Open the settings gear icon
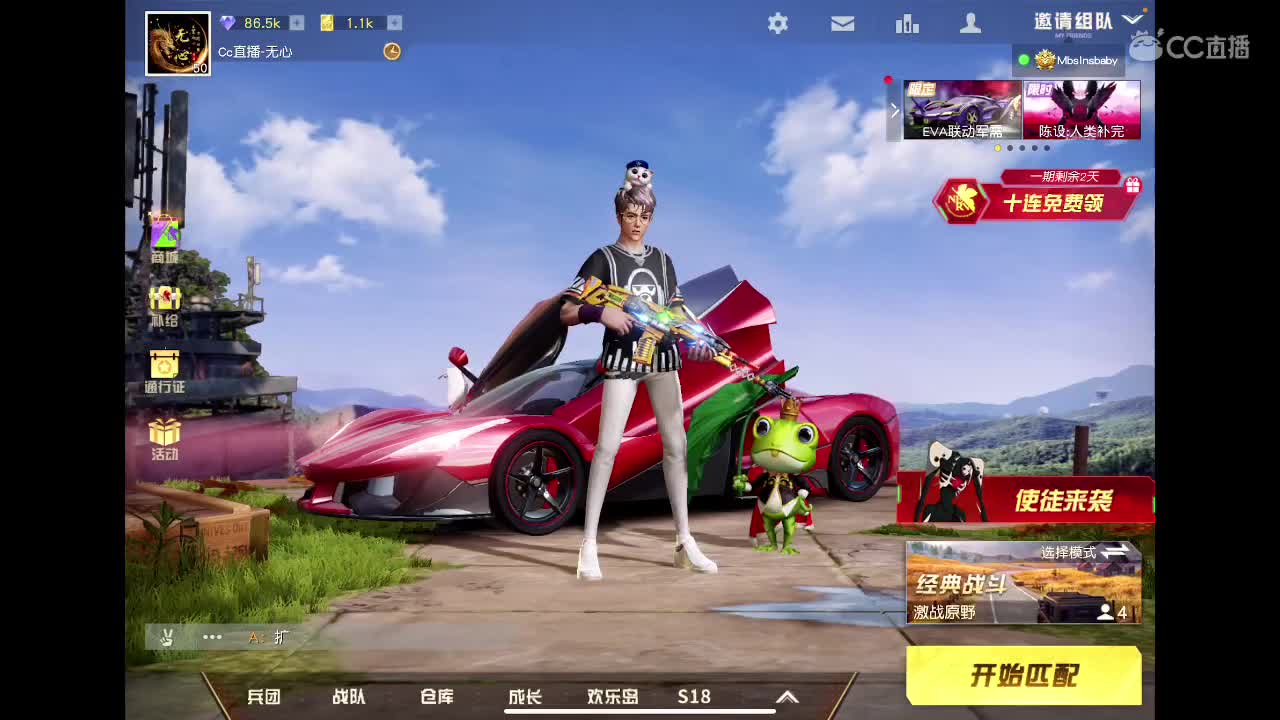1280x720 pixels. 778,23
